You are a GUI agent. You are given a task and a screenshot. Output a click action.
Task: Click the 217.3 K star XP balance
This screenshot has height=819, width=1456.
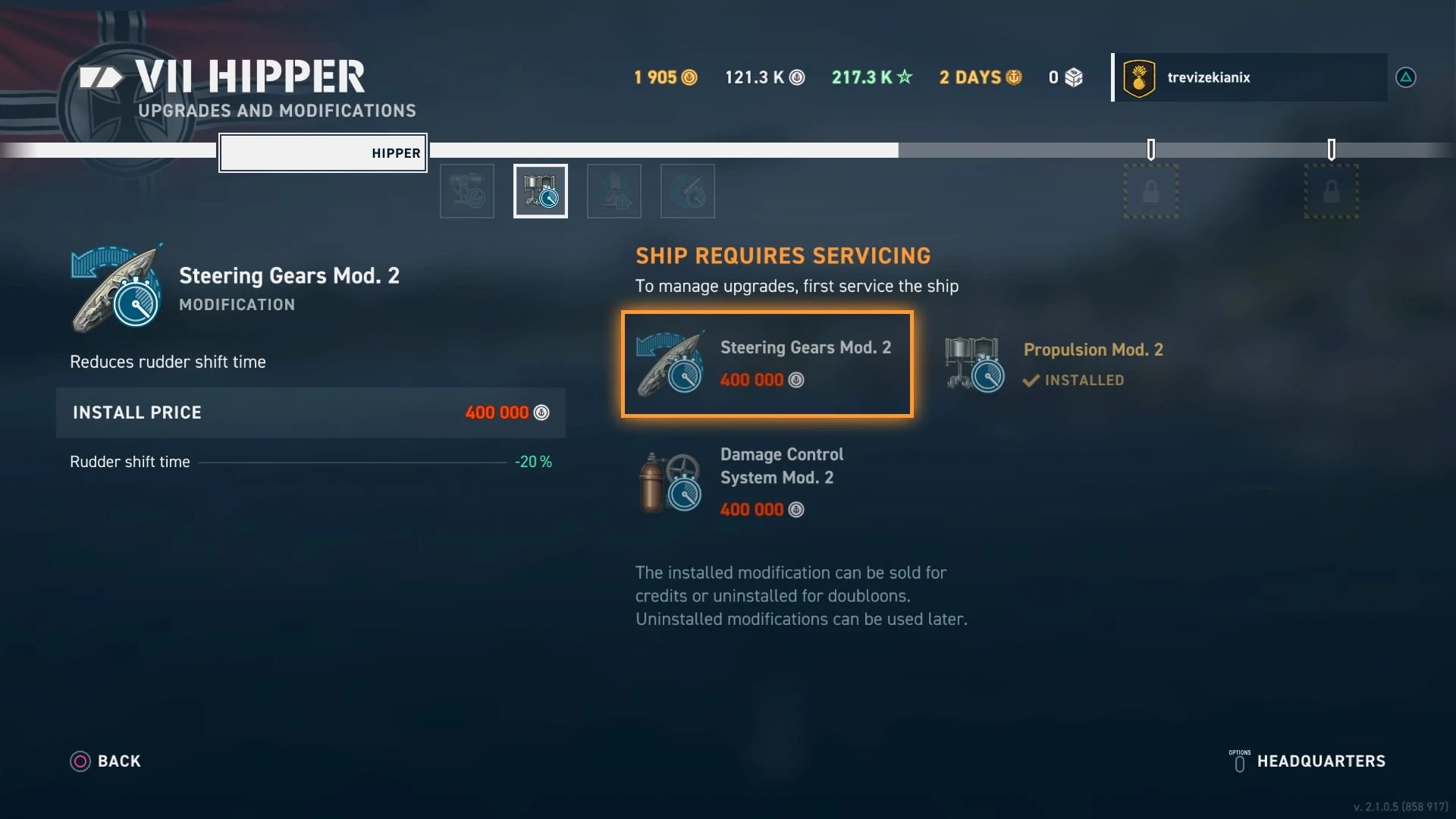coord(872,77)
